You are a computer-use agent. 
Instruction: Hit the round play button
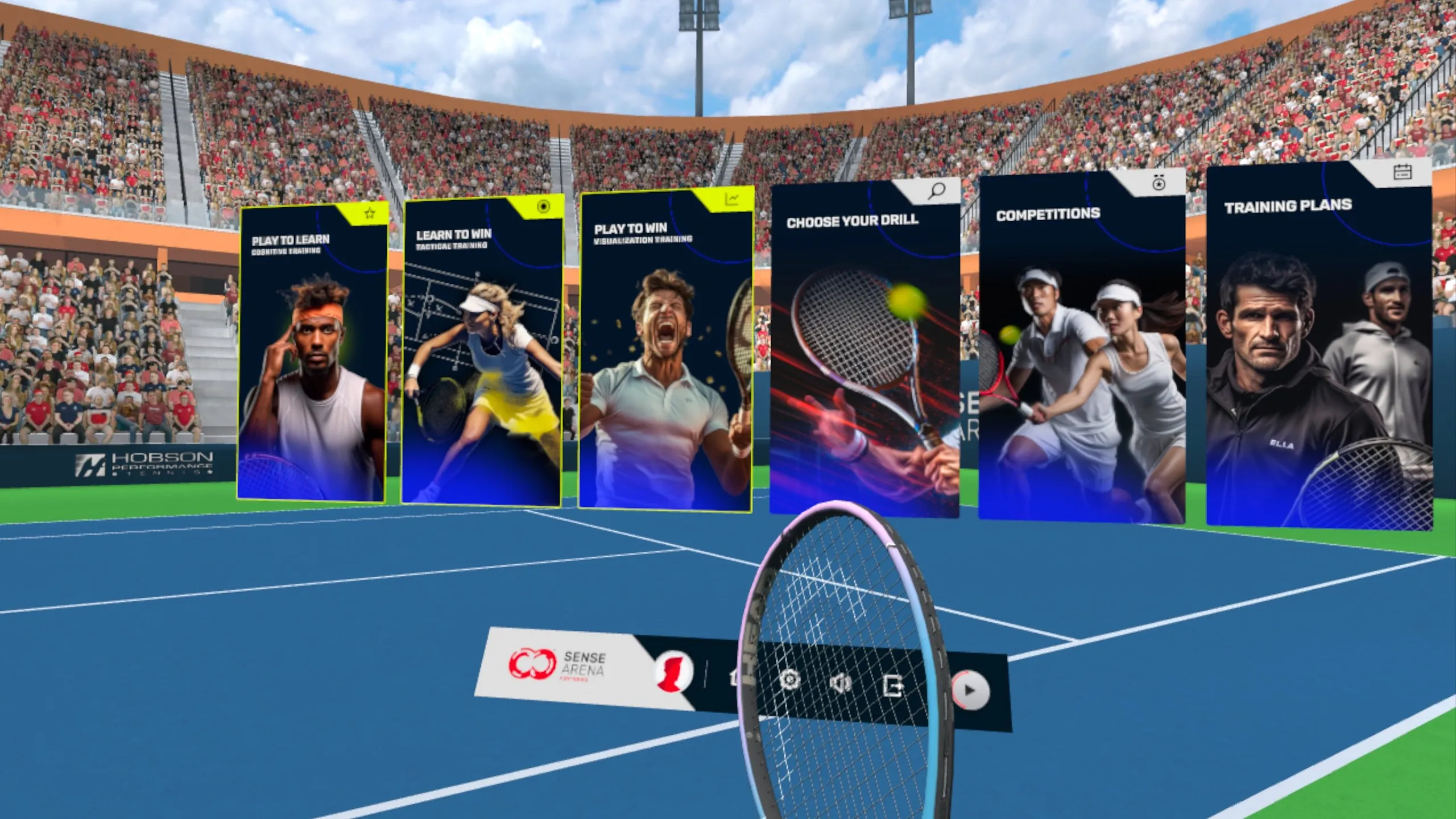[x=970, y=690]
